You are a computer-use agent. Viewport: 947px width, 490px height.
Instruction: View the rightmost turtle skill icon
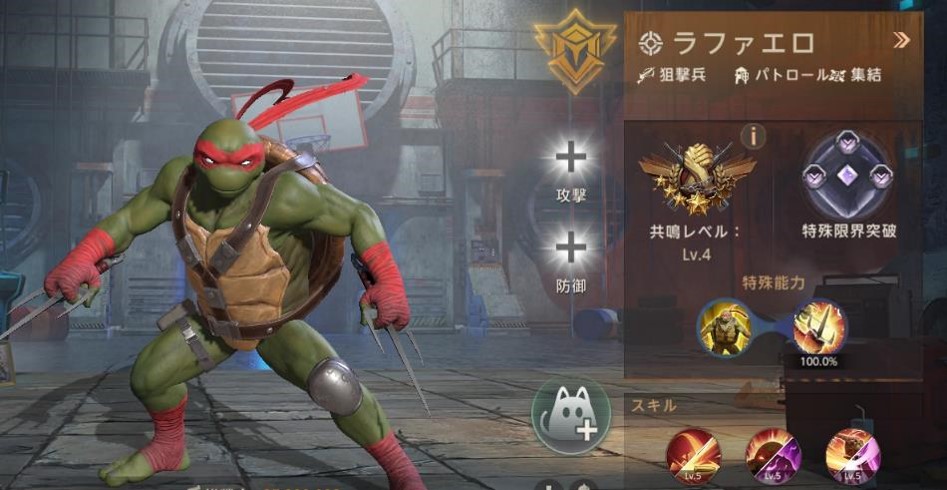[x=852, y=453]
